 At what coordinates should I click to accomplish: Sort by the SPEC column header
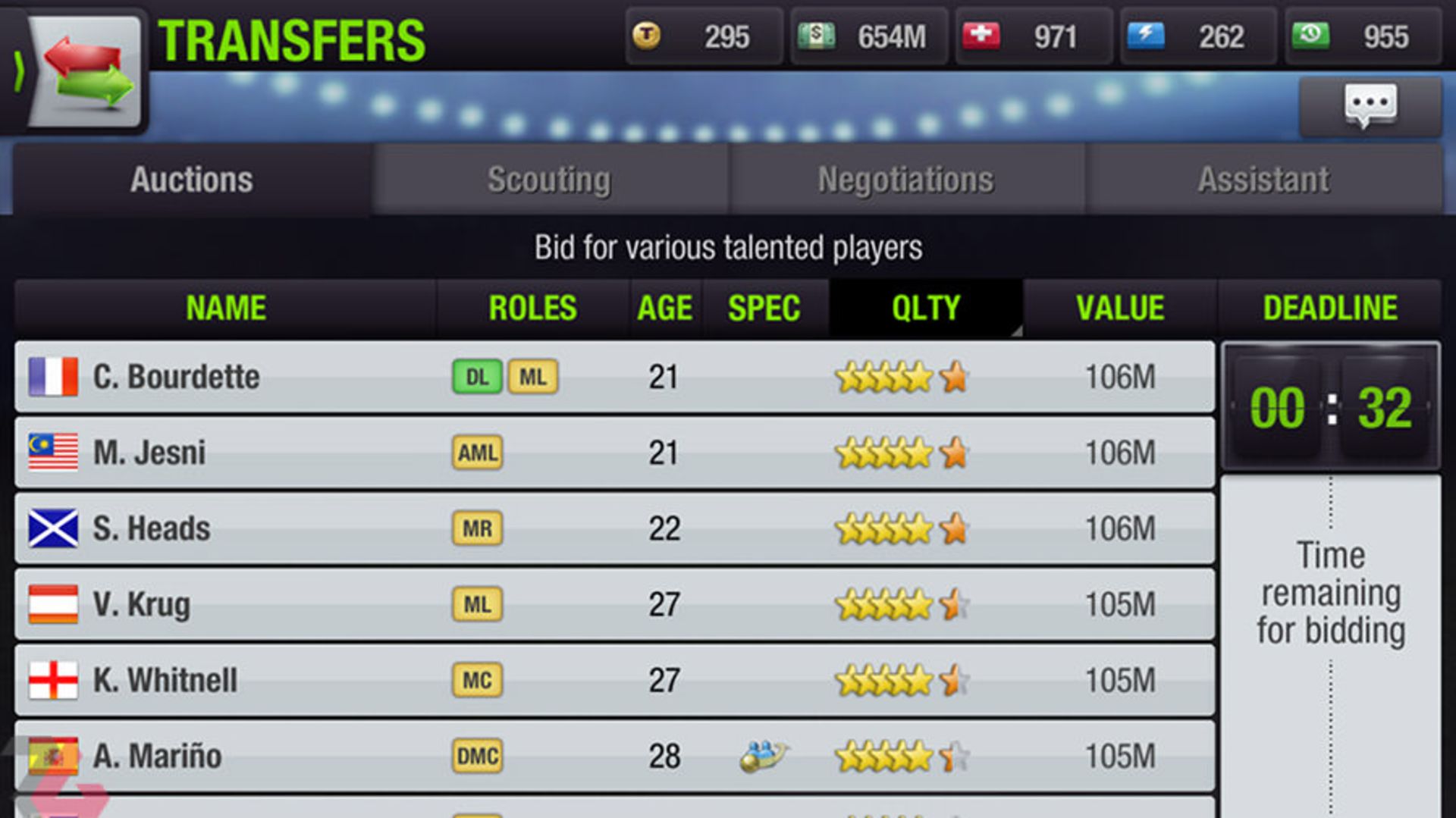tap(764, 309)
